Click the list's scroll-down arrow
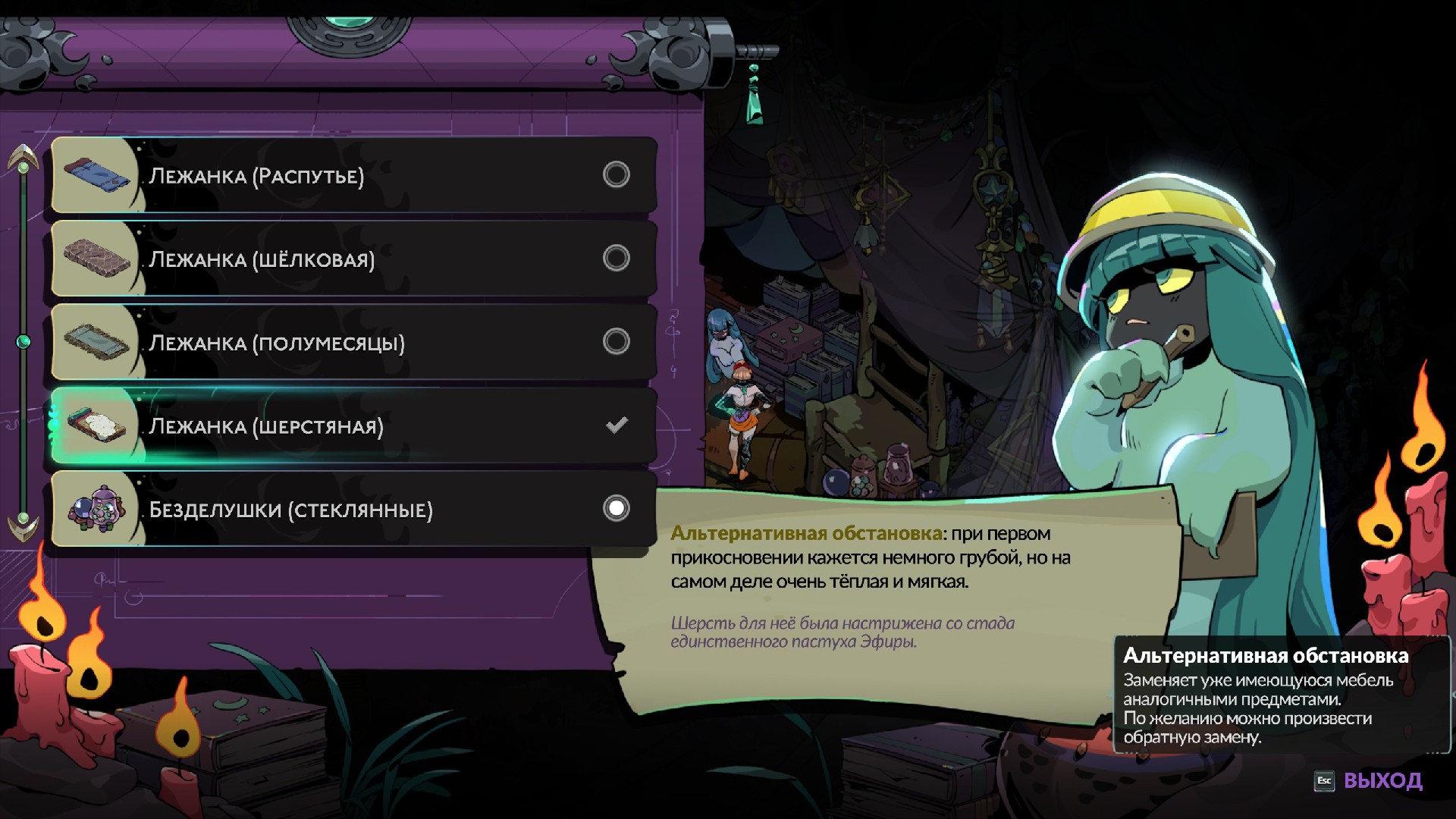The height and width of the screenshot is (819, 1456). [x=24, y=525]
